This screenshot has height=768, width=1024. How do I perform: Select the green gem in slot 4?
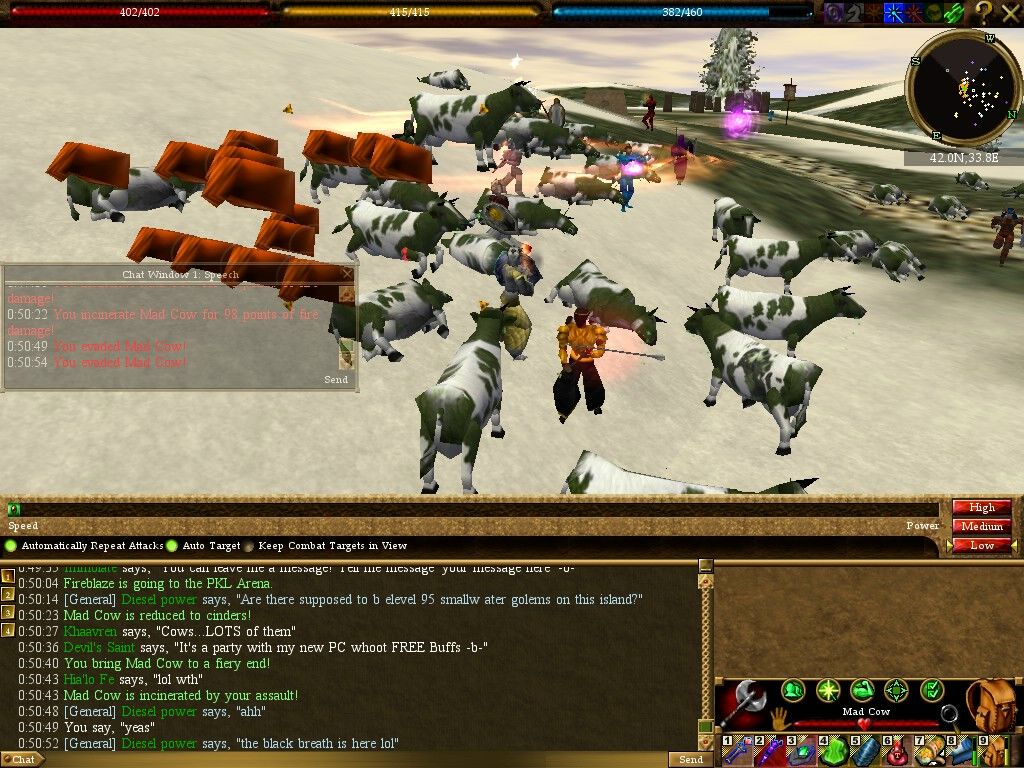click(835, 751)
